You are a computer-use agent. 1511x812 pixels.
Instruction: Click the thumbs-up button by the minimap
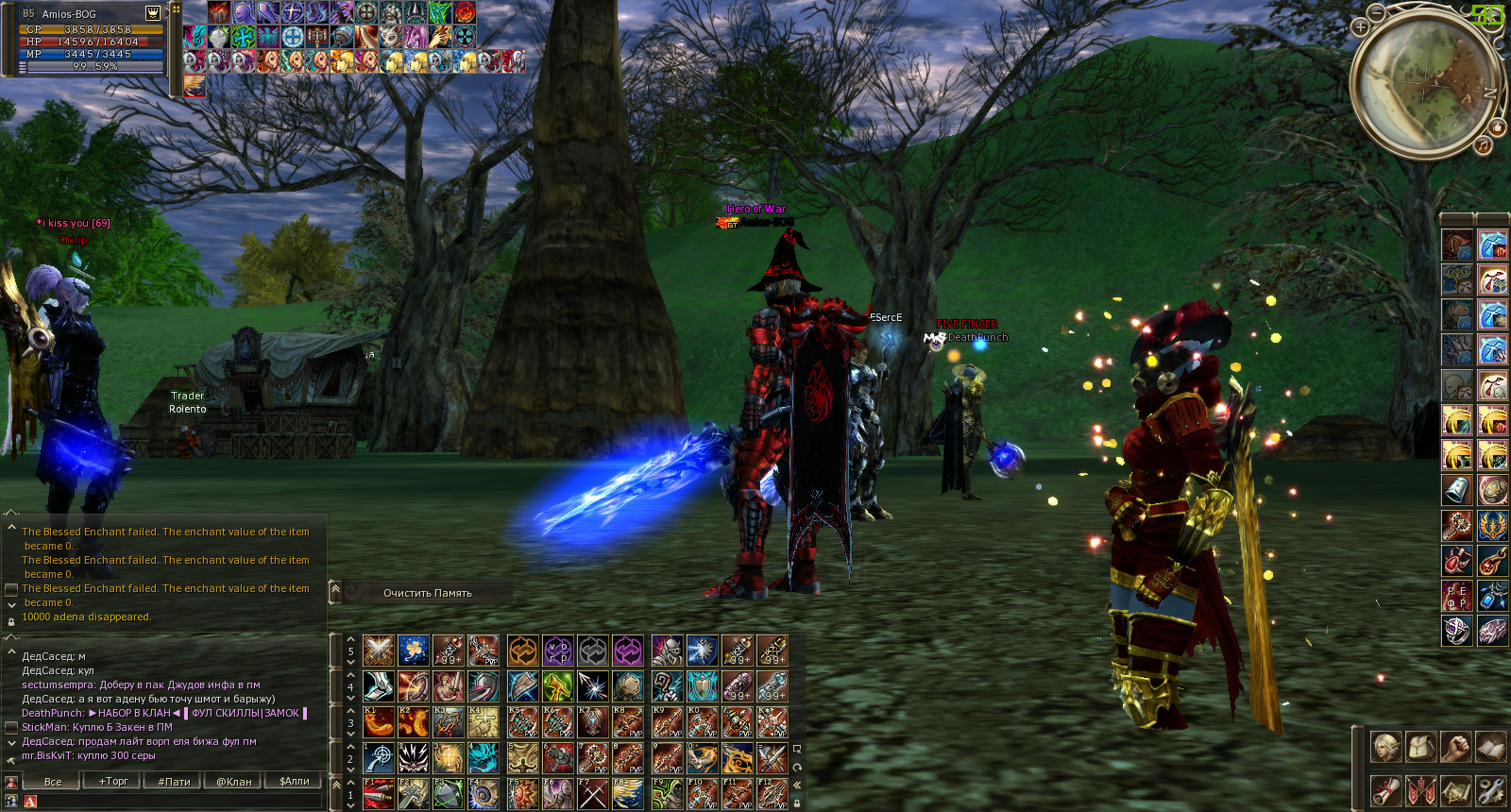coord(1497,127)
